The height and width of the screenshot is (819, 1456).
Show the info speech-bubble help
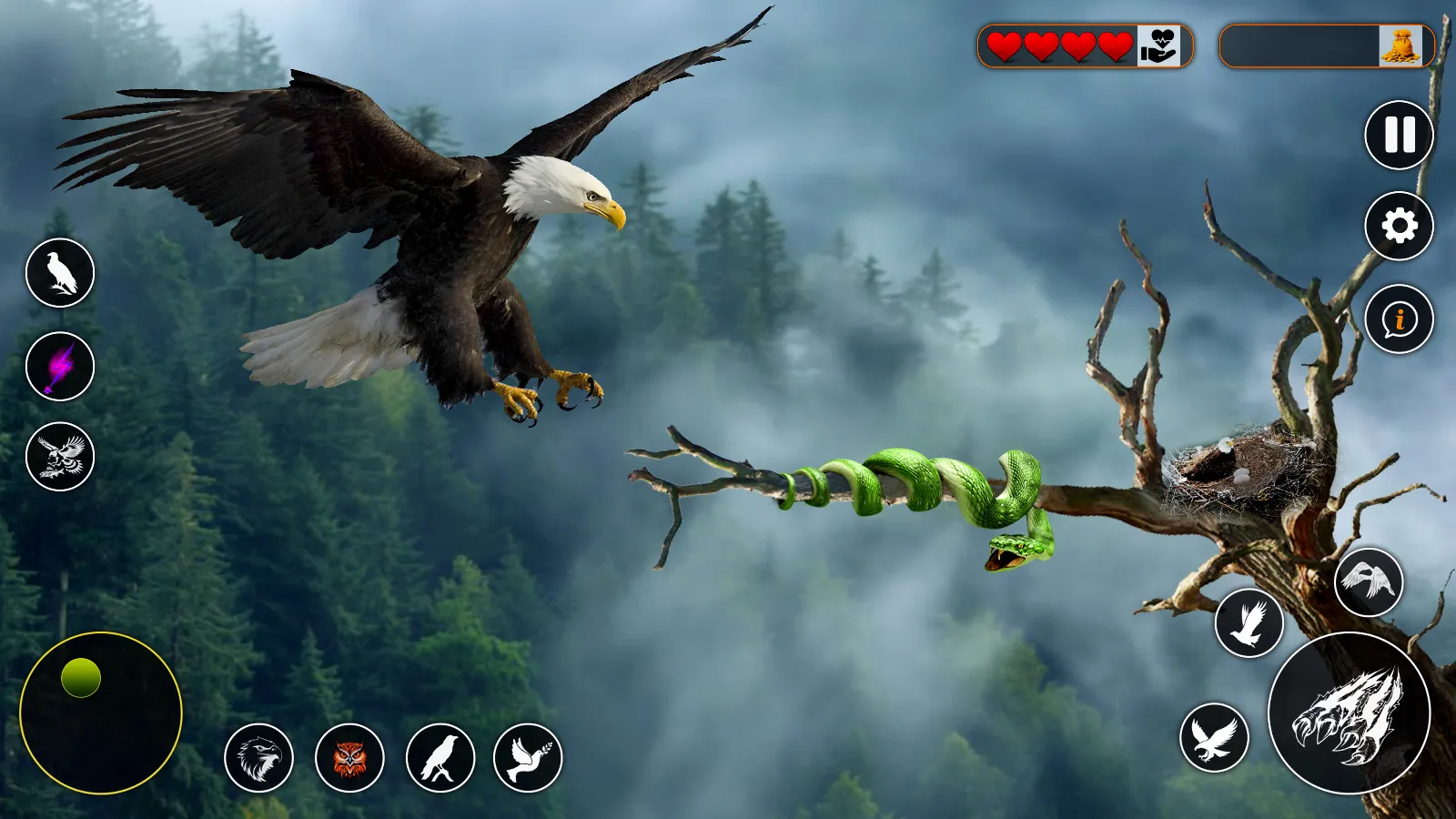(1399, 318)
